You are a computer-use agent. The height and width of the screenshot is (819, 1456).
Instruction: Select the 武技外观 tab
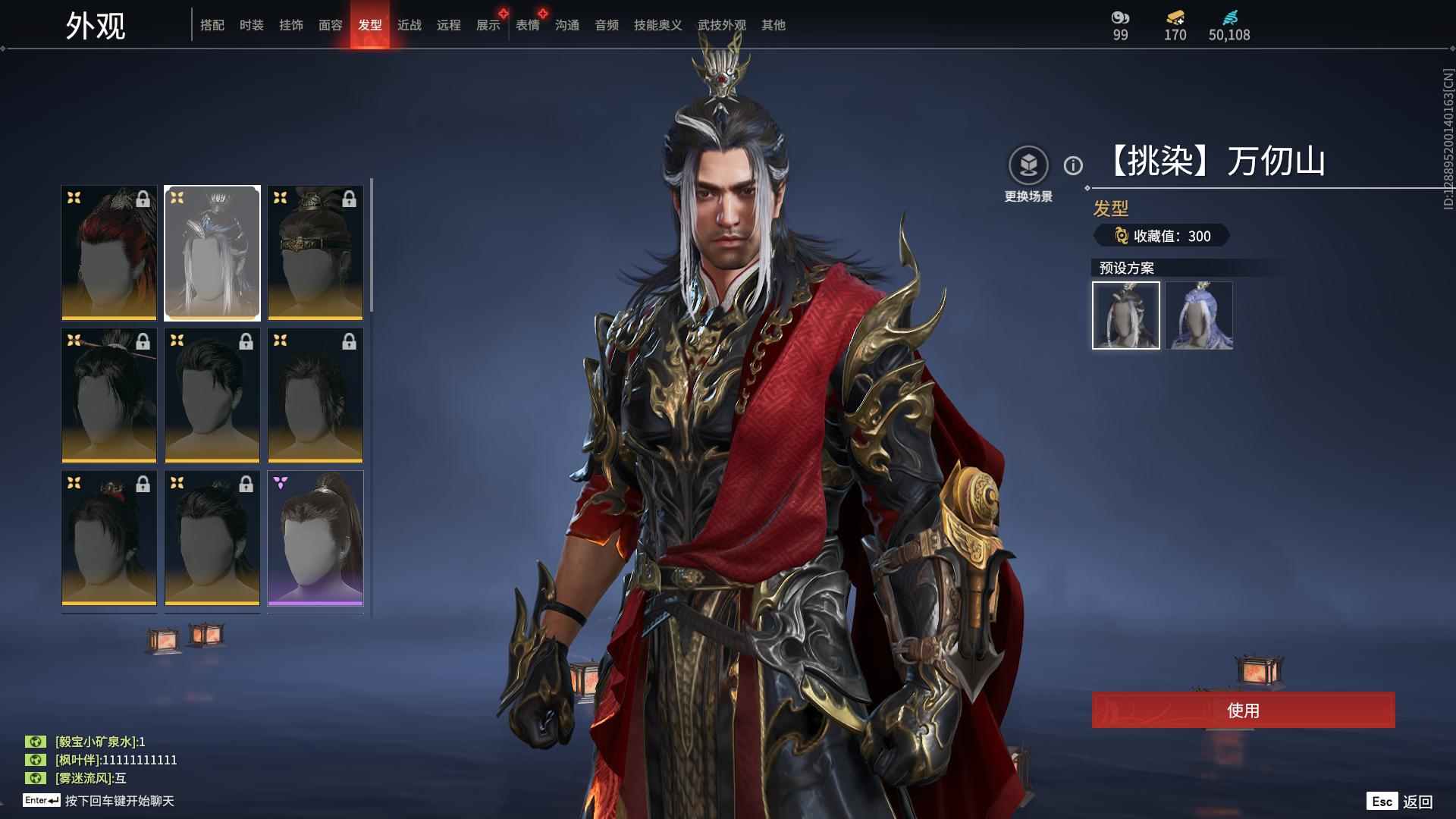click(x=722, y=25)
